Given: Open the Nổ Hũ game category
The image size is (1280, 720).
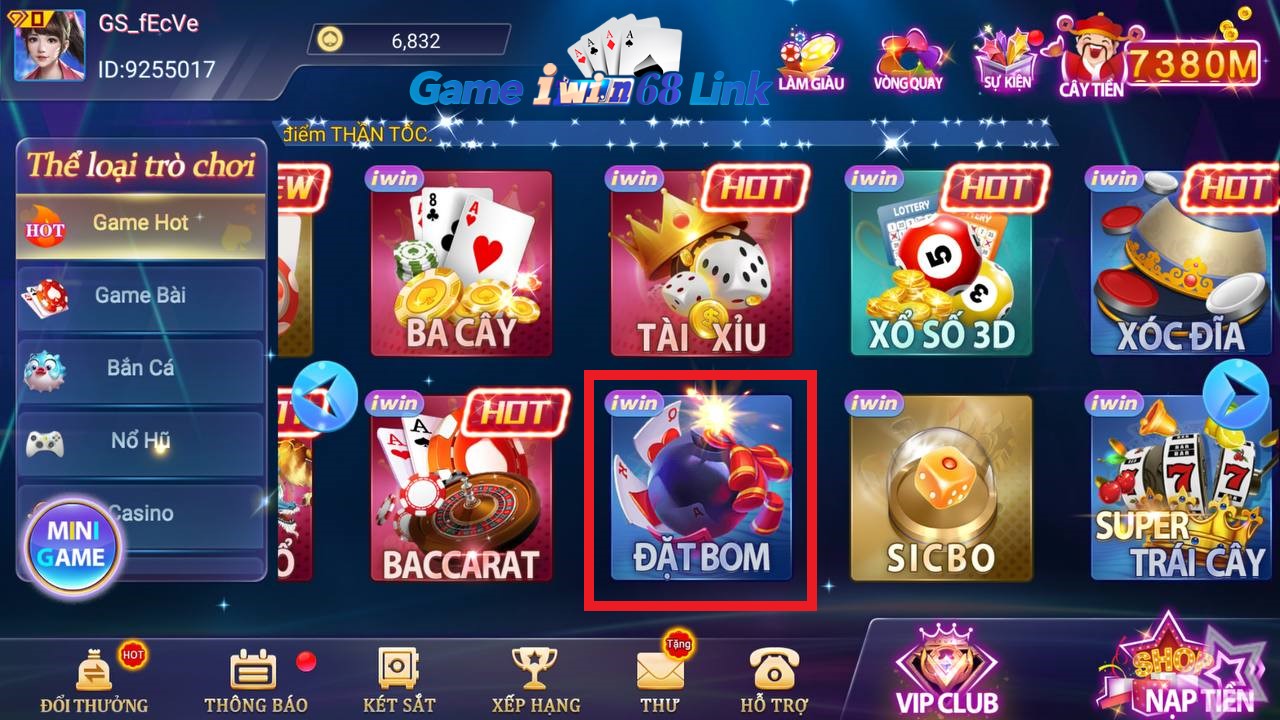Looking at the screenshot, I should [x=140, y=440].
